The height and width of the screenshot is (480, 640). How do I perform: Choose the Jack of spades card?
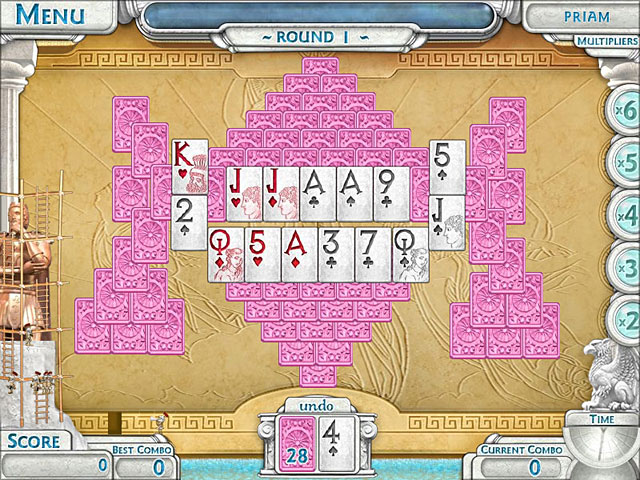446,222
